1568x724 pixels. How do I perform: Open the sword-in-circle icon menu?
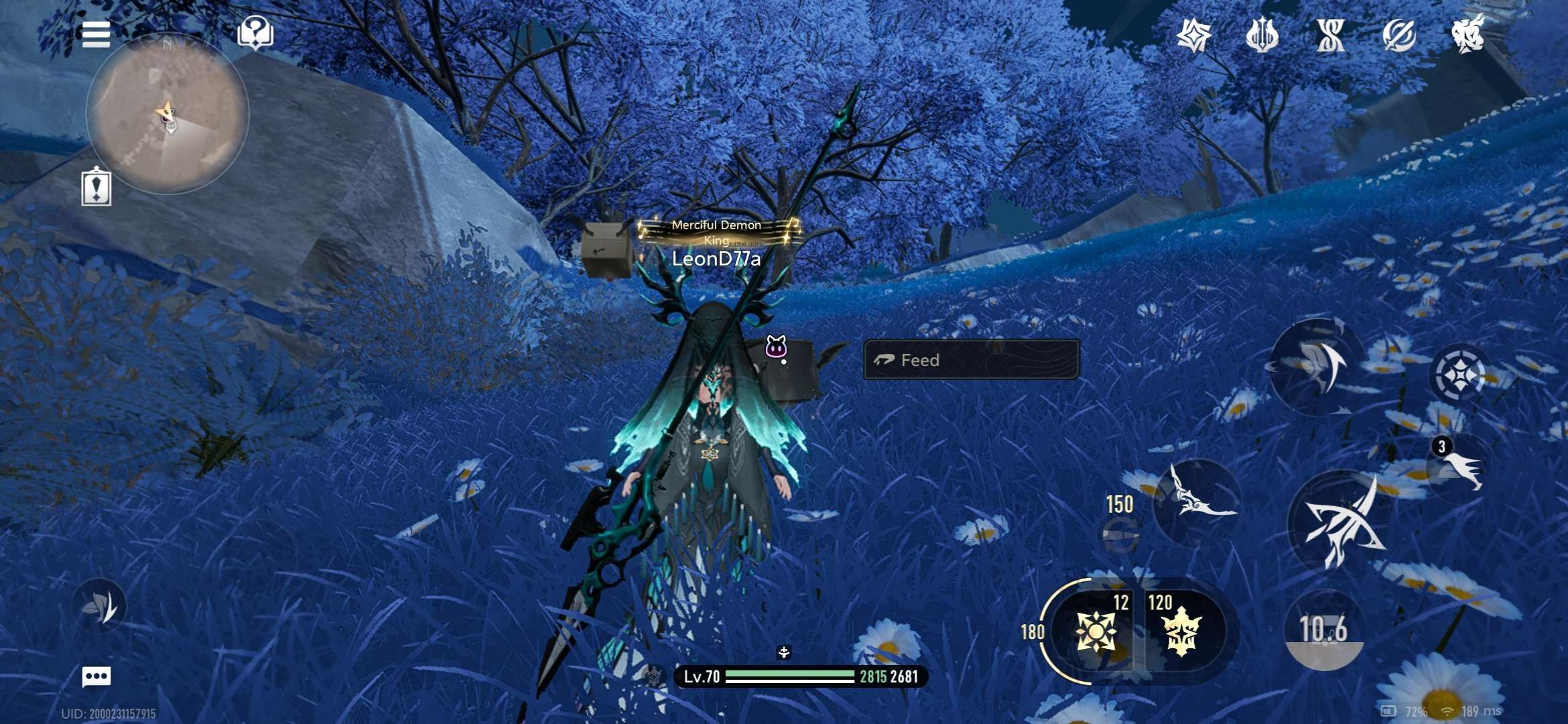1399,36
